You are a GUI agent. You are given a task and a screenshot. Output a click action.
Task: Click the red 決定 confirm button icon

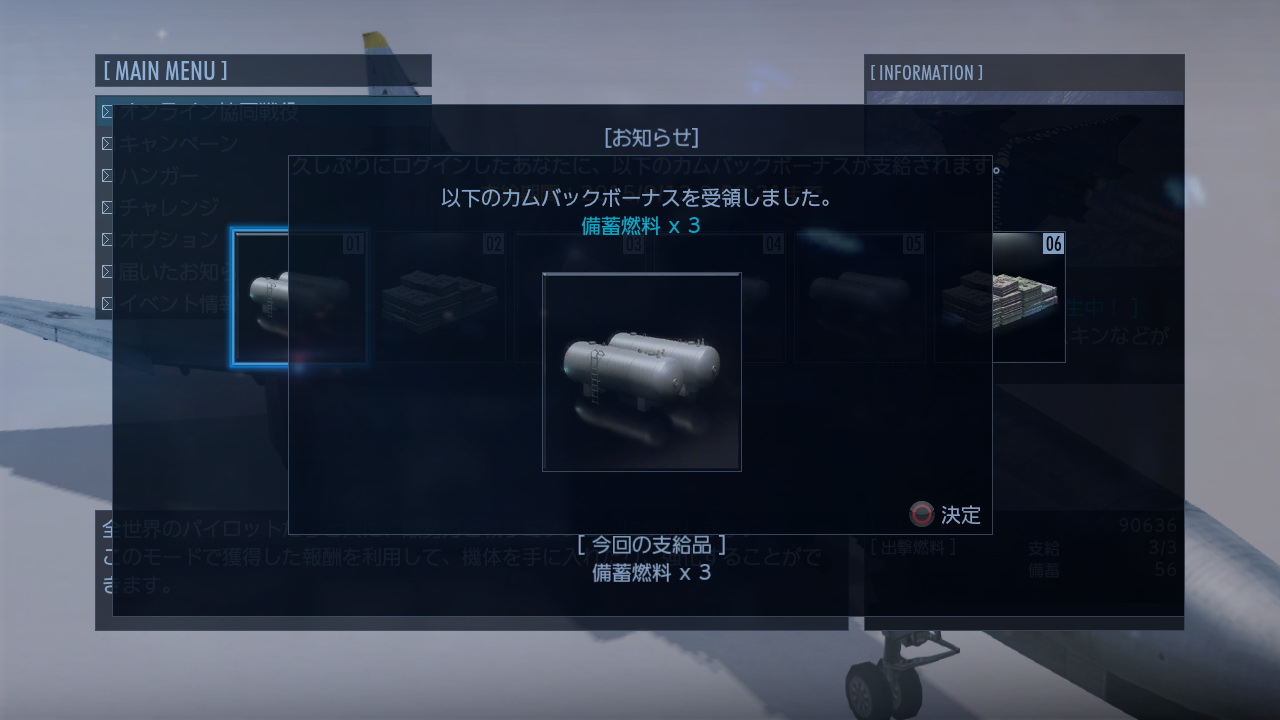pyautogui.click(x=920, y=515)
